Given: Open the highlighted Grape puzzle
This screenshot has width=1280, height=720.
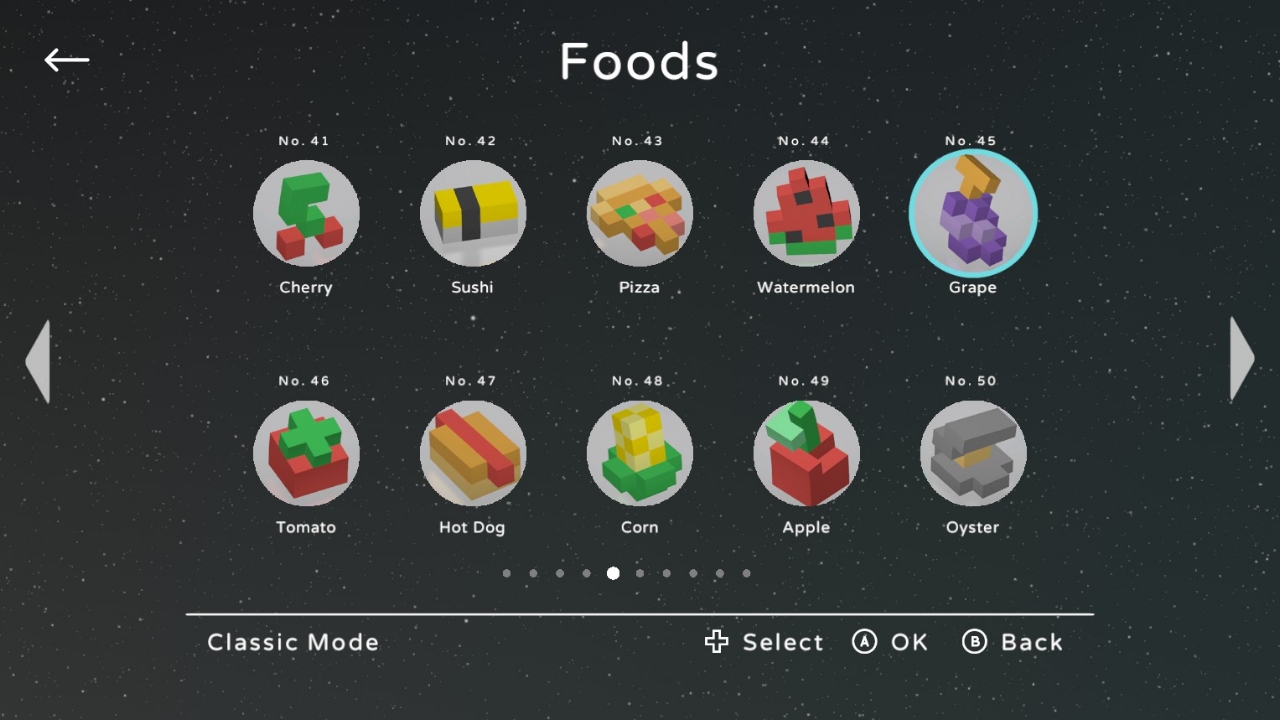Looking at the screenshot, I should point(973,213).
